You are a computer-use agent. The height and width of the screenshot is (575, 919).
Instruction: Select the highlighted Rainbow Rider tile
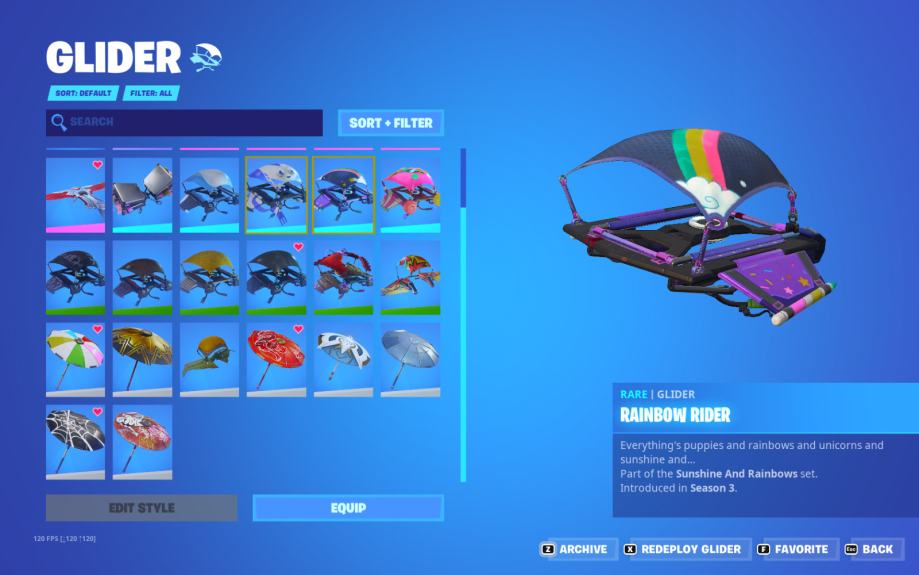343,194
